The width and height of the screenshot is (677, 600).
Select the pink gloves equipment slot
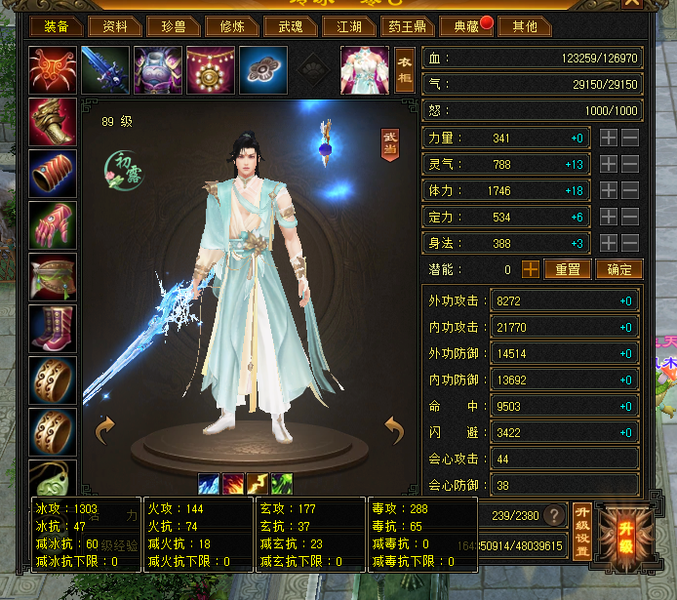[x=53, y=225]
